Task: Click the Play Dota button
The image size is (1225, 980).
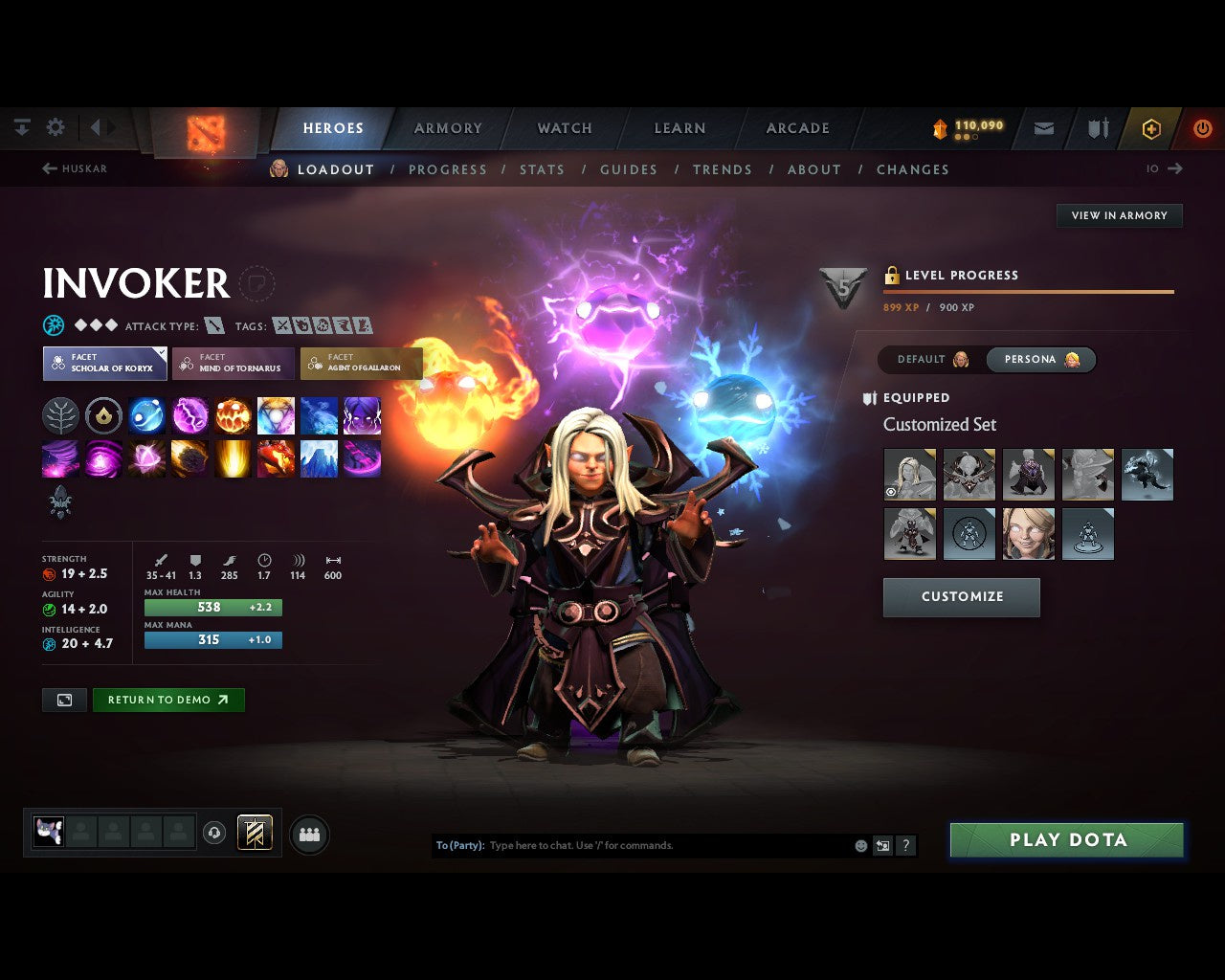Action: coord(1066,839)
